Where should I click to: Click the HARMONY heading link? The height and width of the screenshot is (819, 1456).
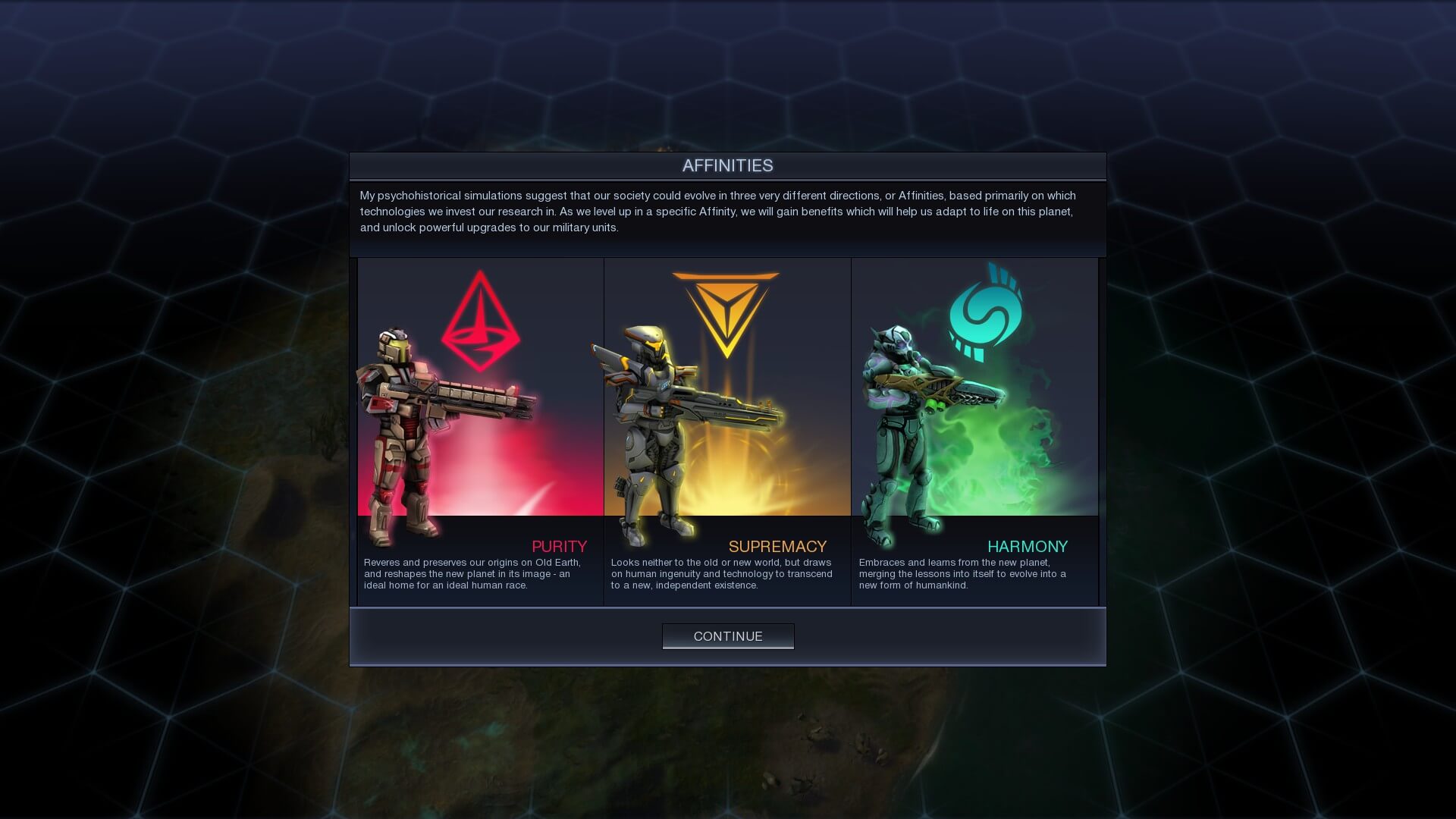[x=1028, y=546]
